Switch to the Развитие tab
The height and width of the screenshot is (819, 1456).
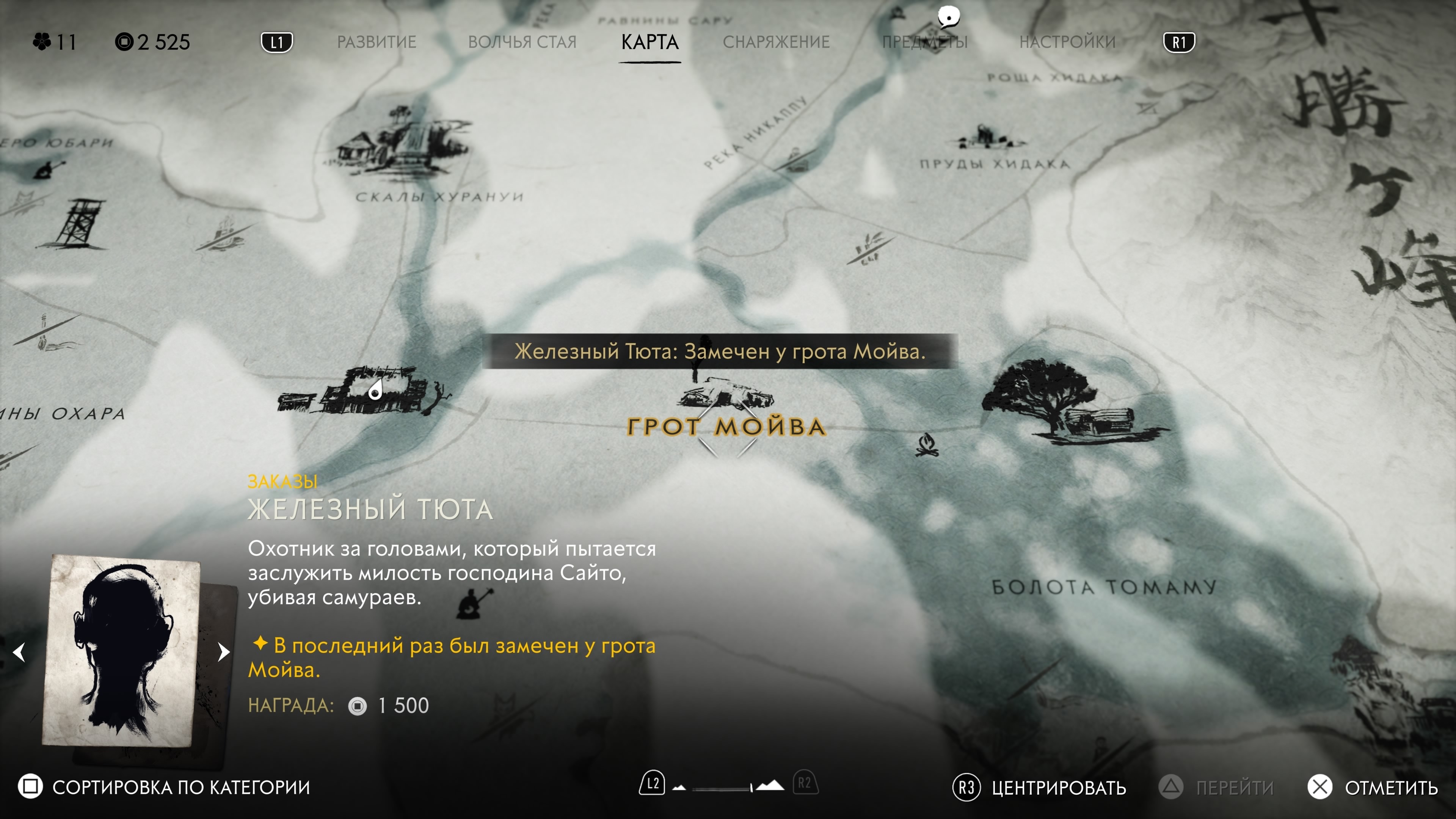click(x=377, y=42)
